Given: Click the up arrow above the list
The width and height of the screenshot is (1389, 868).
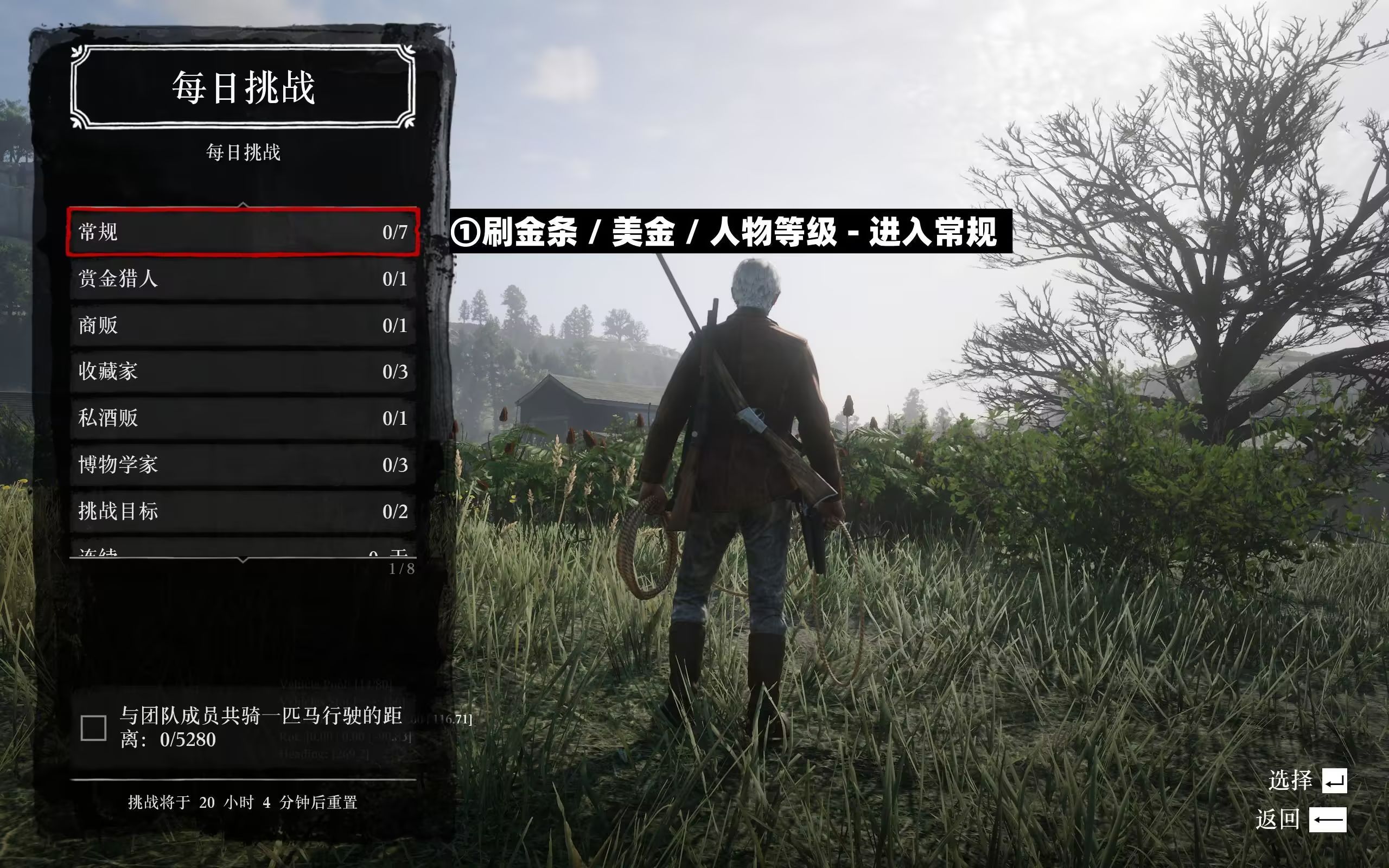Looking at the screenshot, I should (243, 205).
